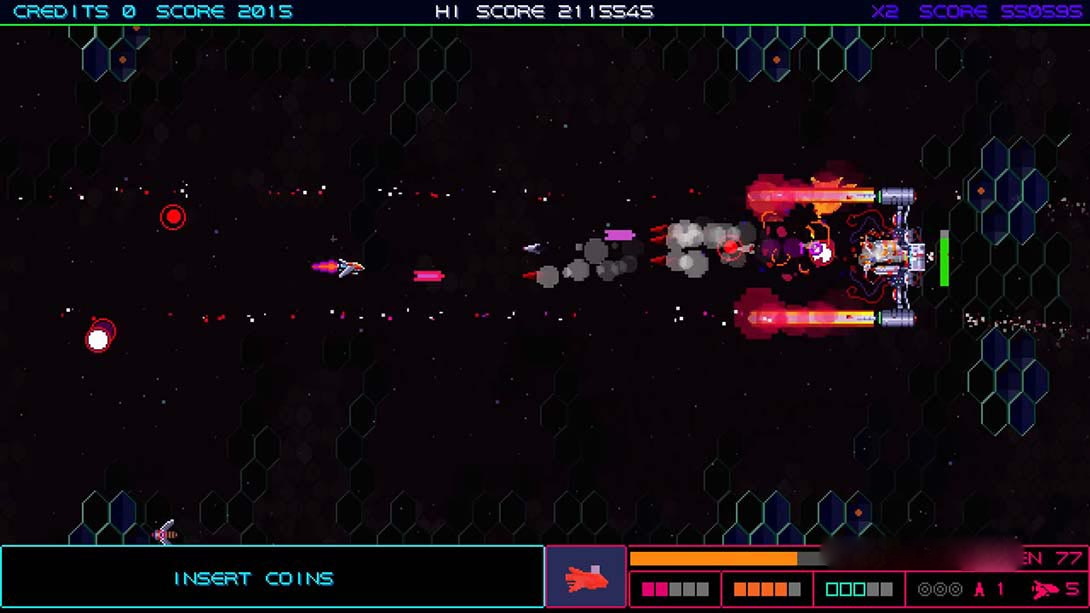Select the red ship portrait icon
Viewport: 1090px width, 613px height.
pos(586,578)
